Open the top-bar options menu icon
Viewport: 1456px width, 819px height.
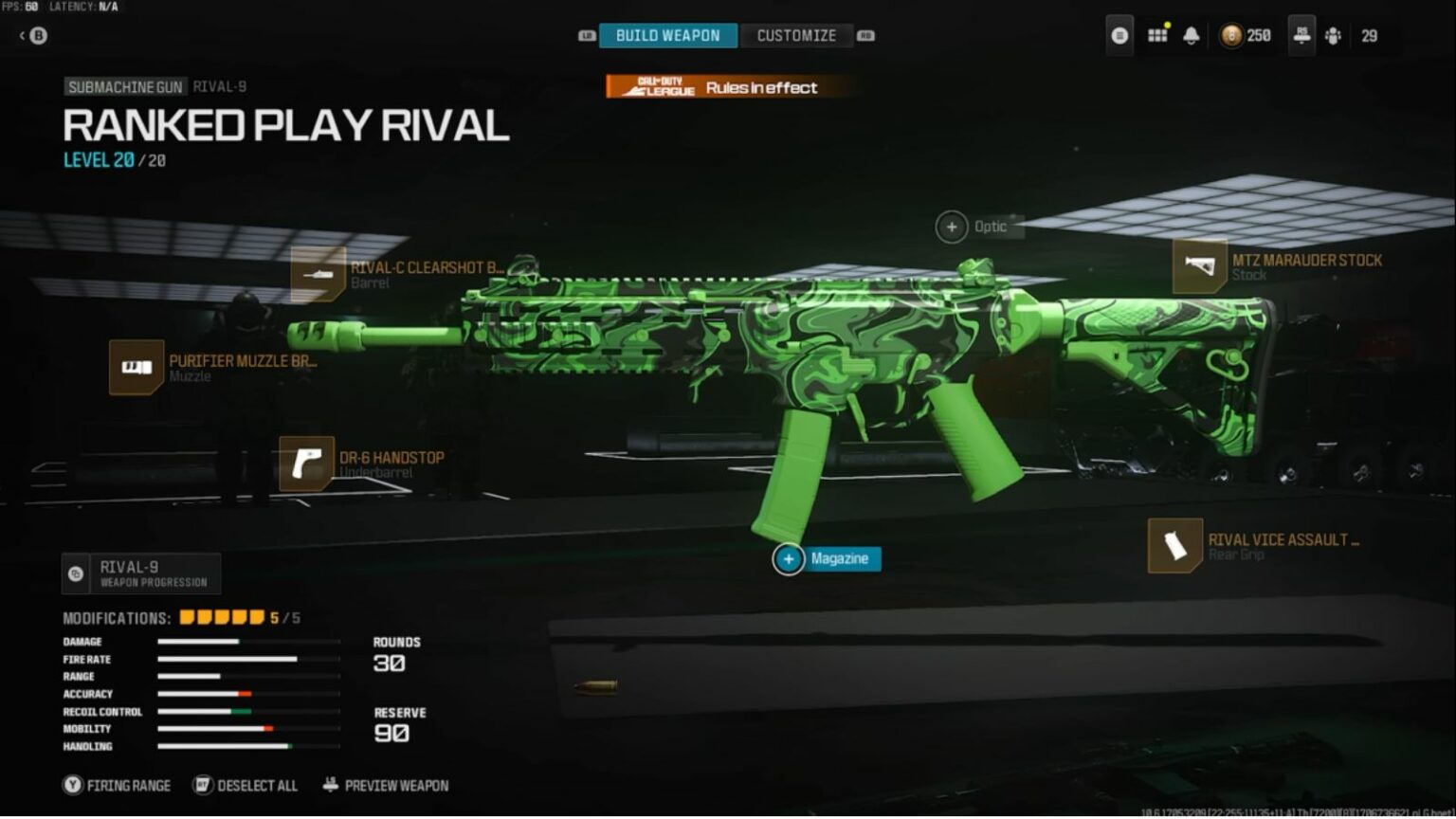[x=1119, y=36]
